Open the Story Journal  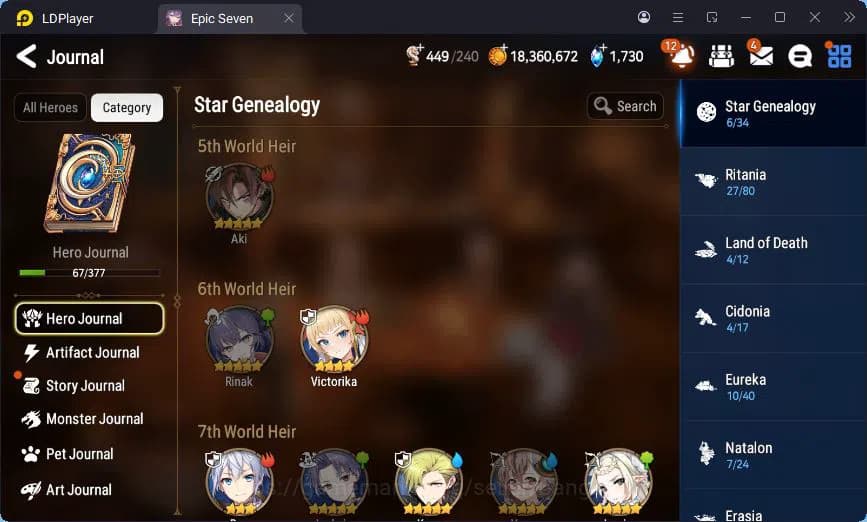(84, 386)
